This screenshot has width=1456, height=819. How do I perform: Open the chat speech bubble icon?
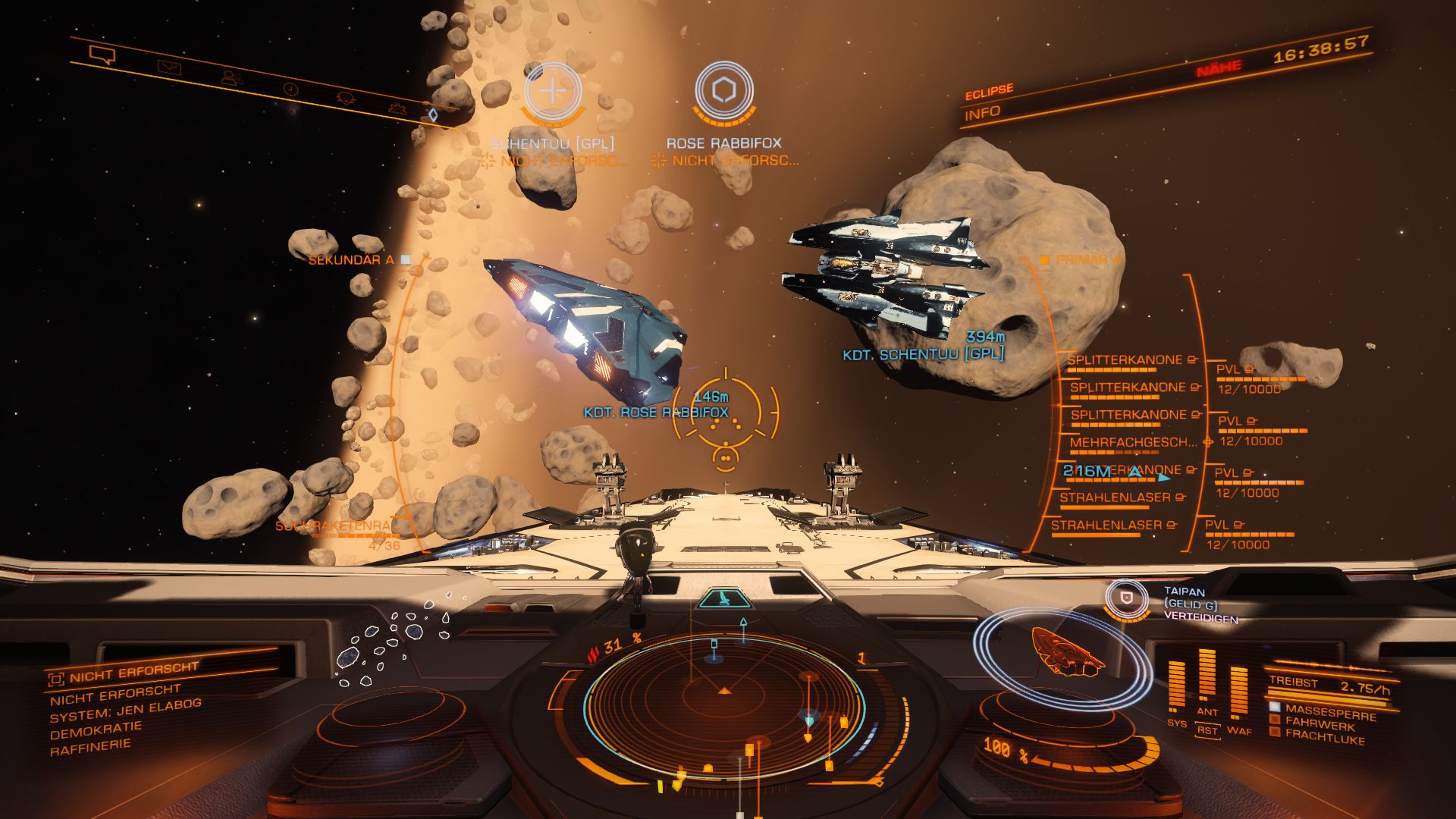[x=102, y=55]
